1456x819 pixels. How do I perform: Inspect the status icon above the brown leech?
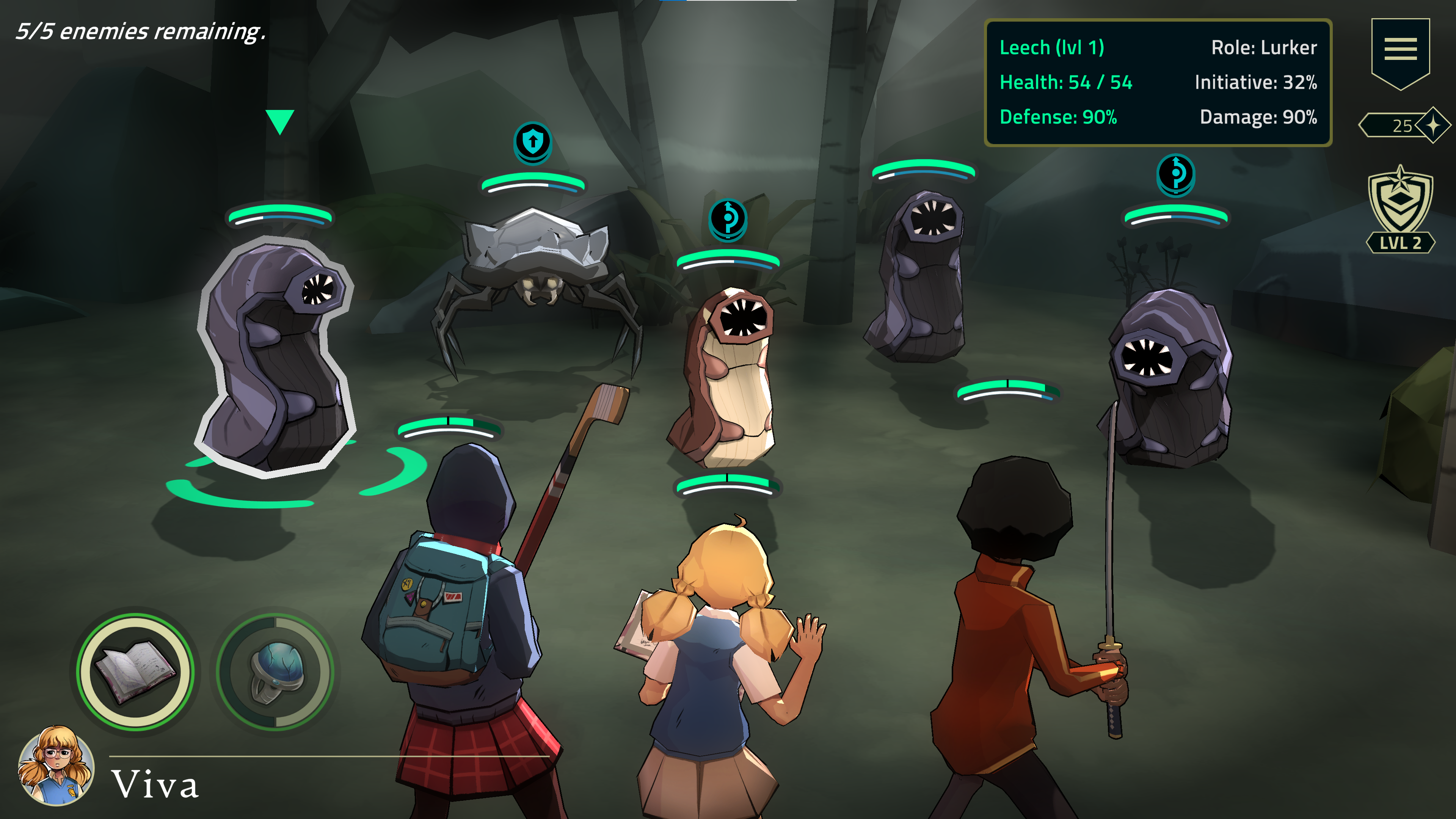coord(728,218)
